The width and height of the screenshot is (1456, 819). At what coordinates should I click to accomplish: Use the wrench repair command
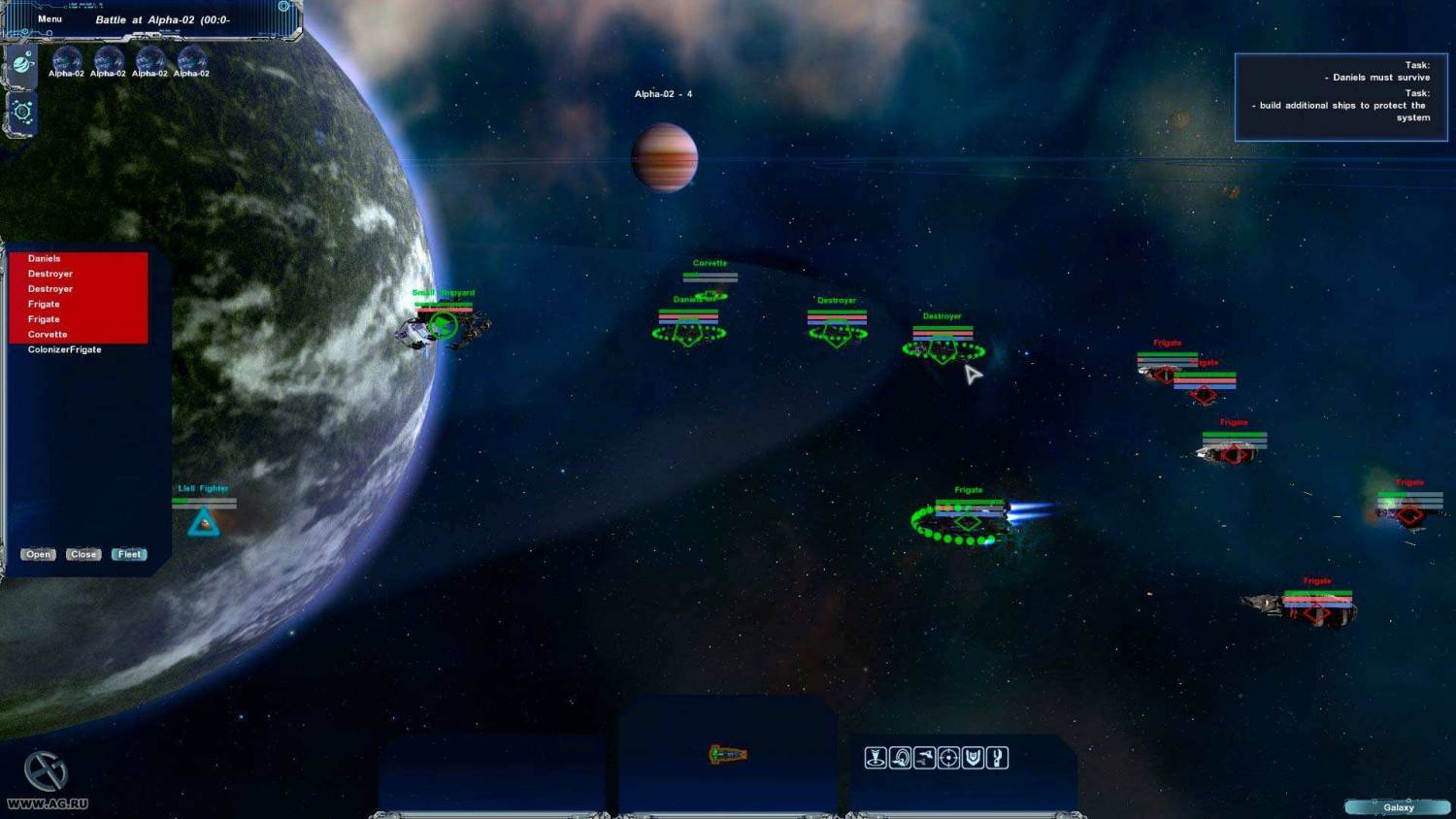997,758
